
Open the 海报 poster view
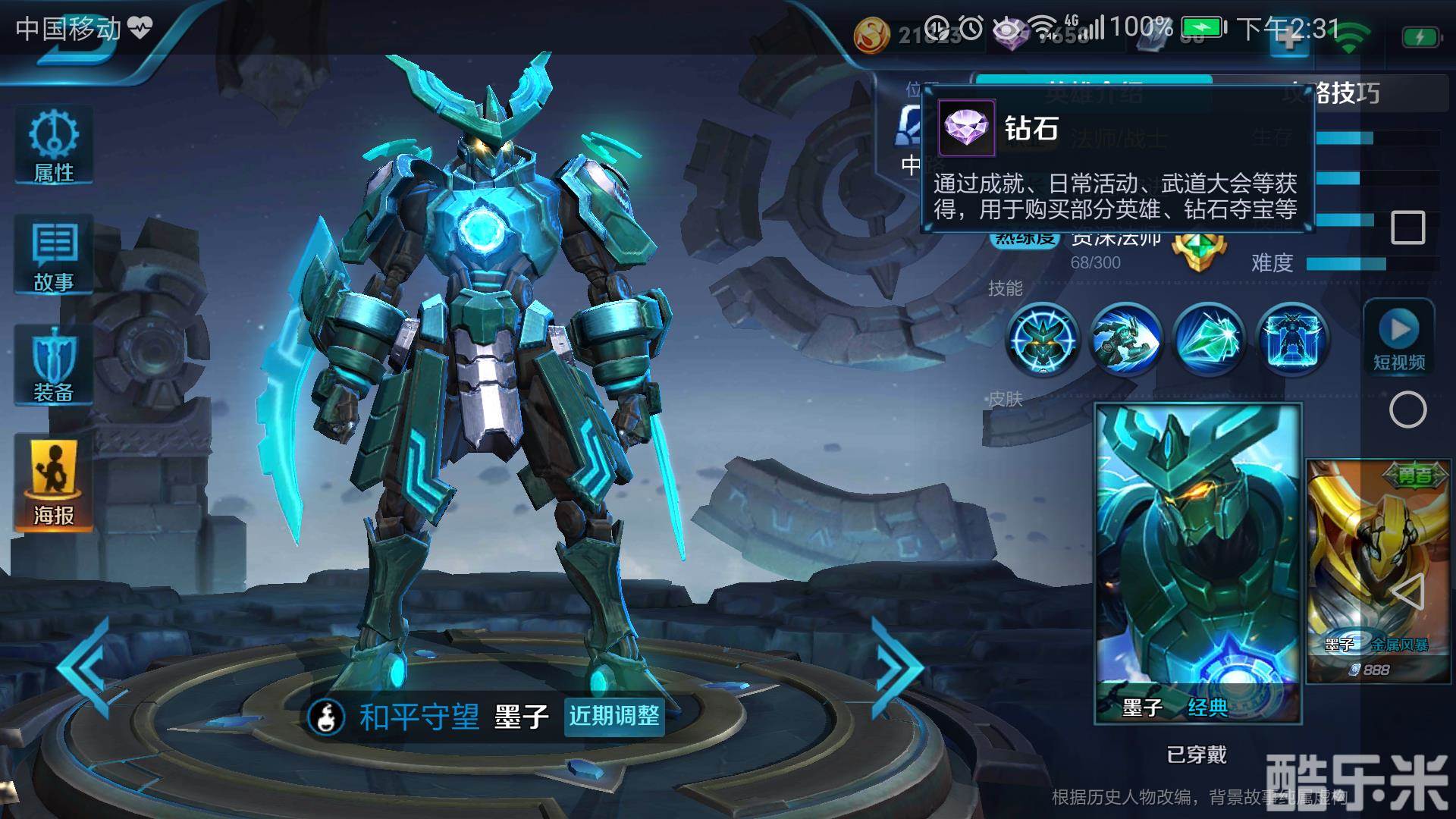pyautogui.click(x=54, y=482)
